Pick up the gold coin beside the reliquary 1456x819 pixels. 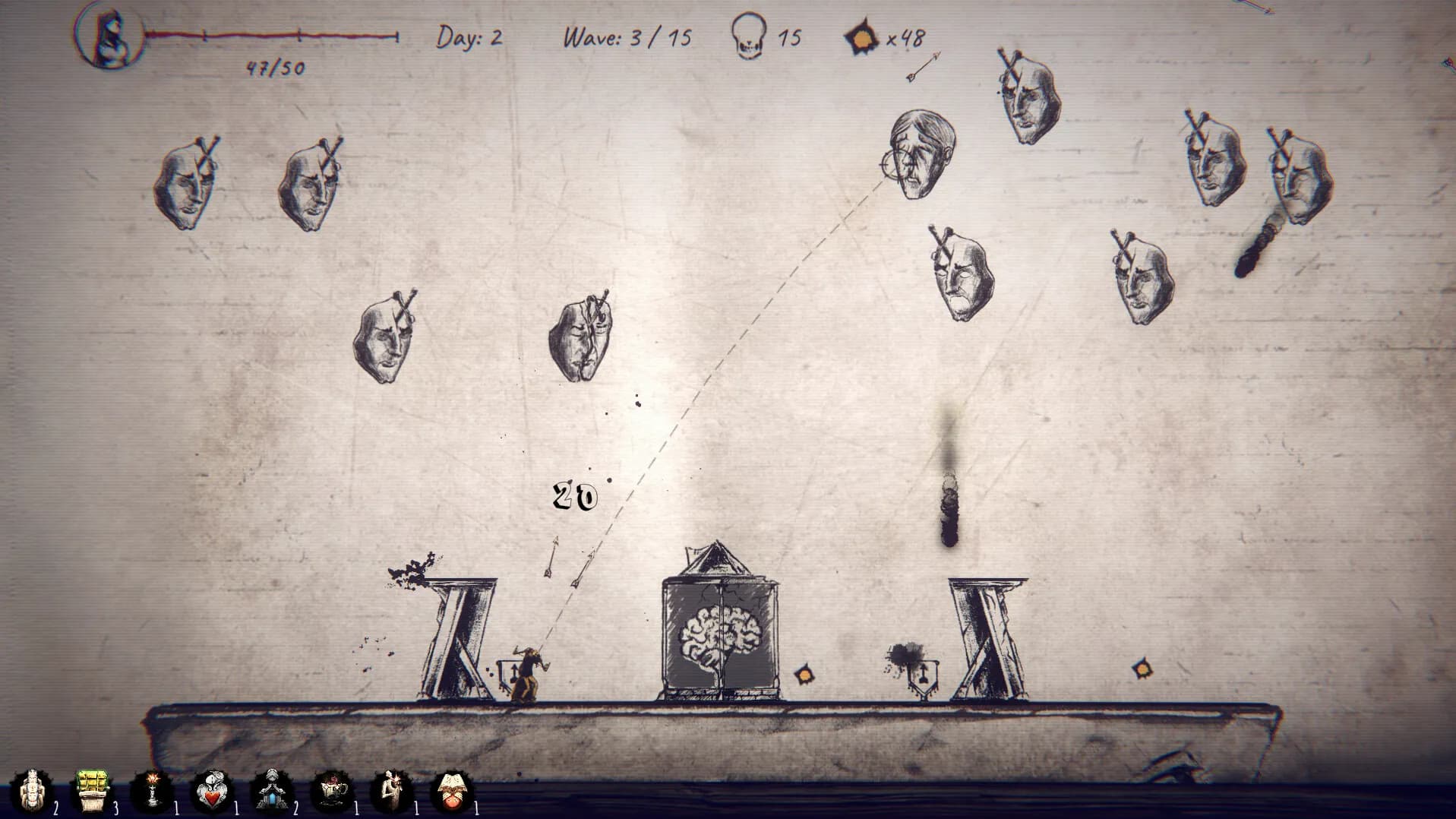tap(804, 675)
